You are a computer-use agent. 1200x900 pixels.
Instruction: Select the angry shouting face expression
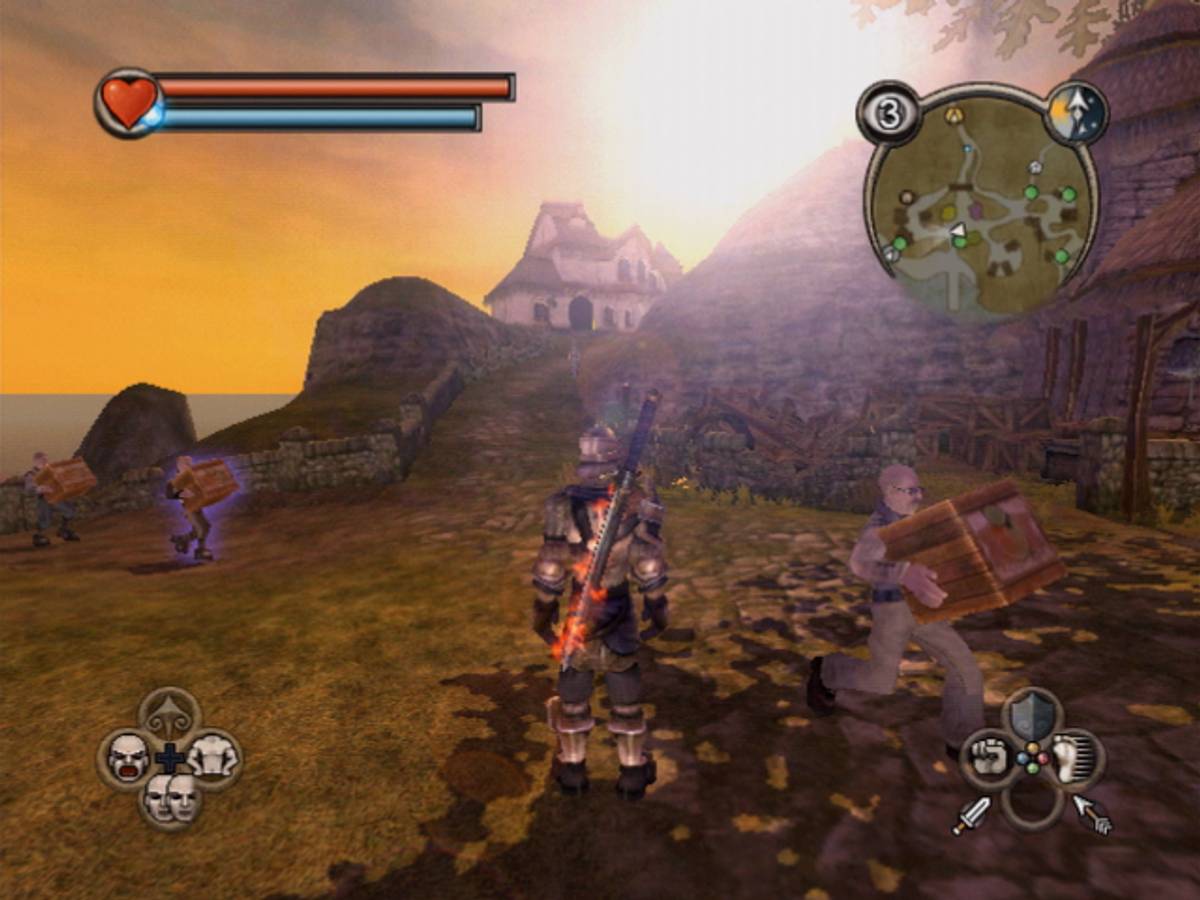[128, 757]
